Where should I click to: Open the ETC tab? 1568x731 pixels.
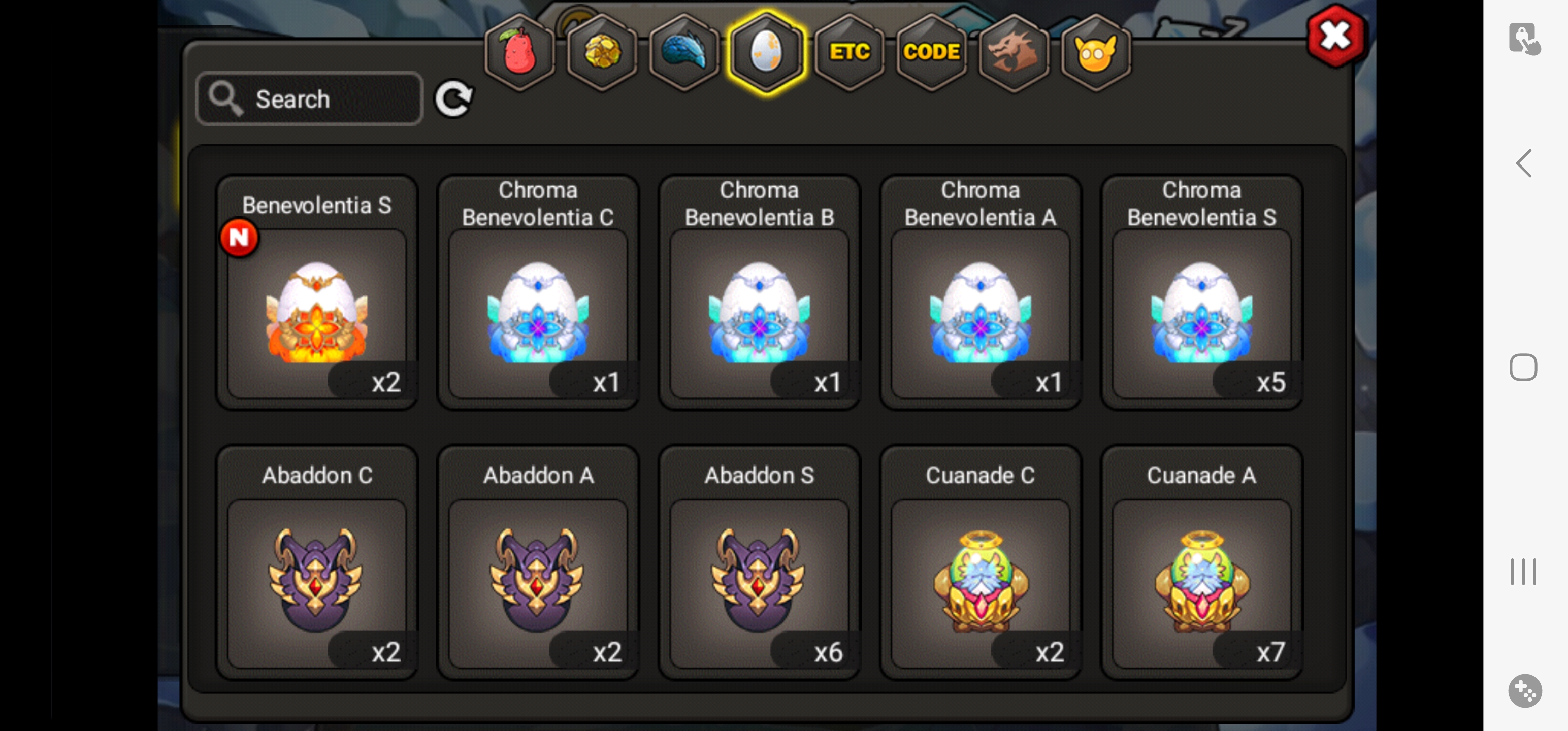[x=849, y=52]
